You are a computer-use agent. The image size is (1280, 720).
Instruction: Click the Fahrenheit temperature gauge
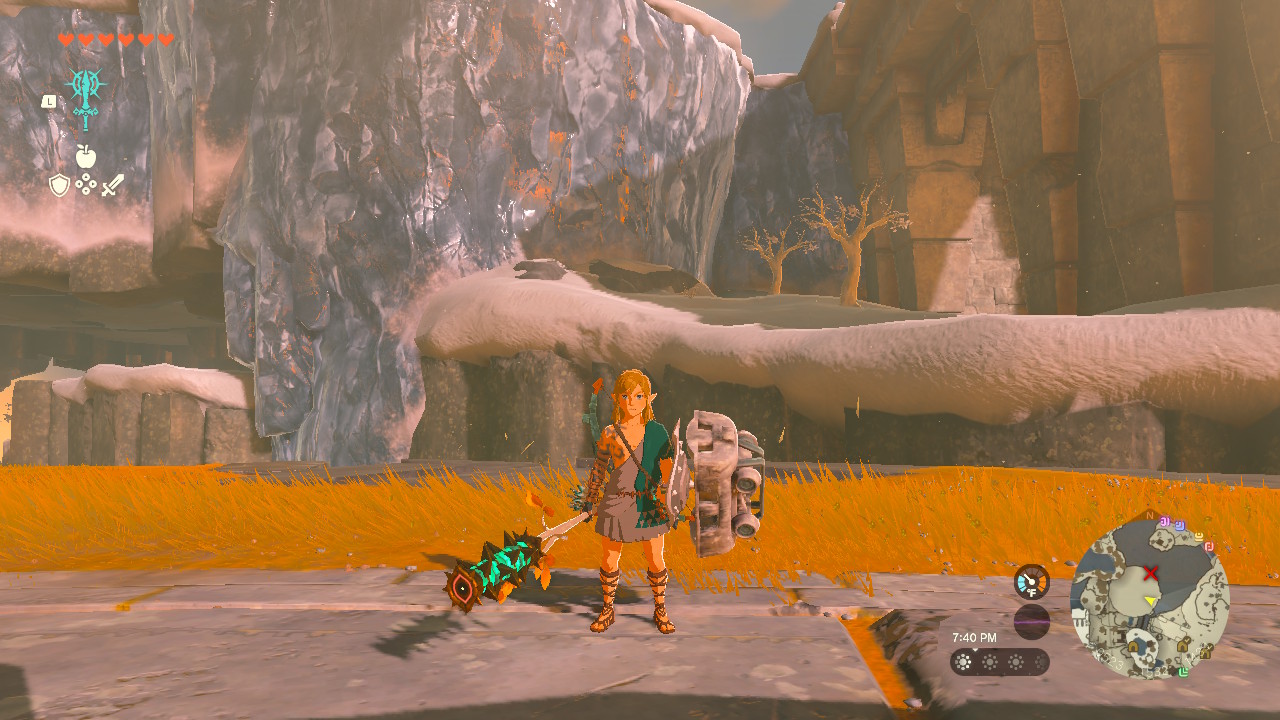pos(1031,582)
